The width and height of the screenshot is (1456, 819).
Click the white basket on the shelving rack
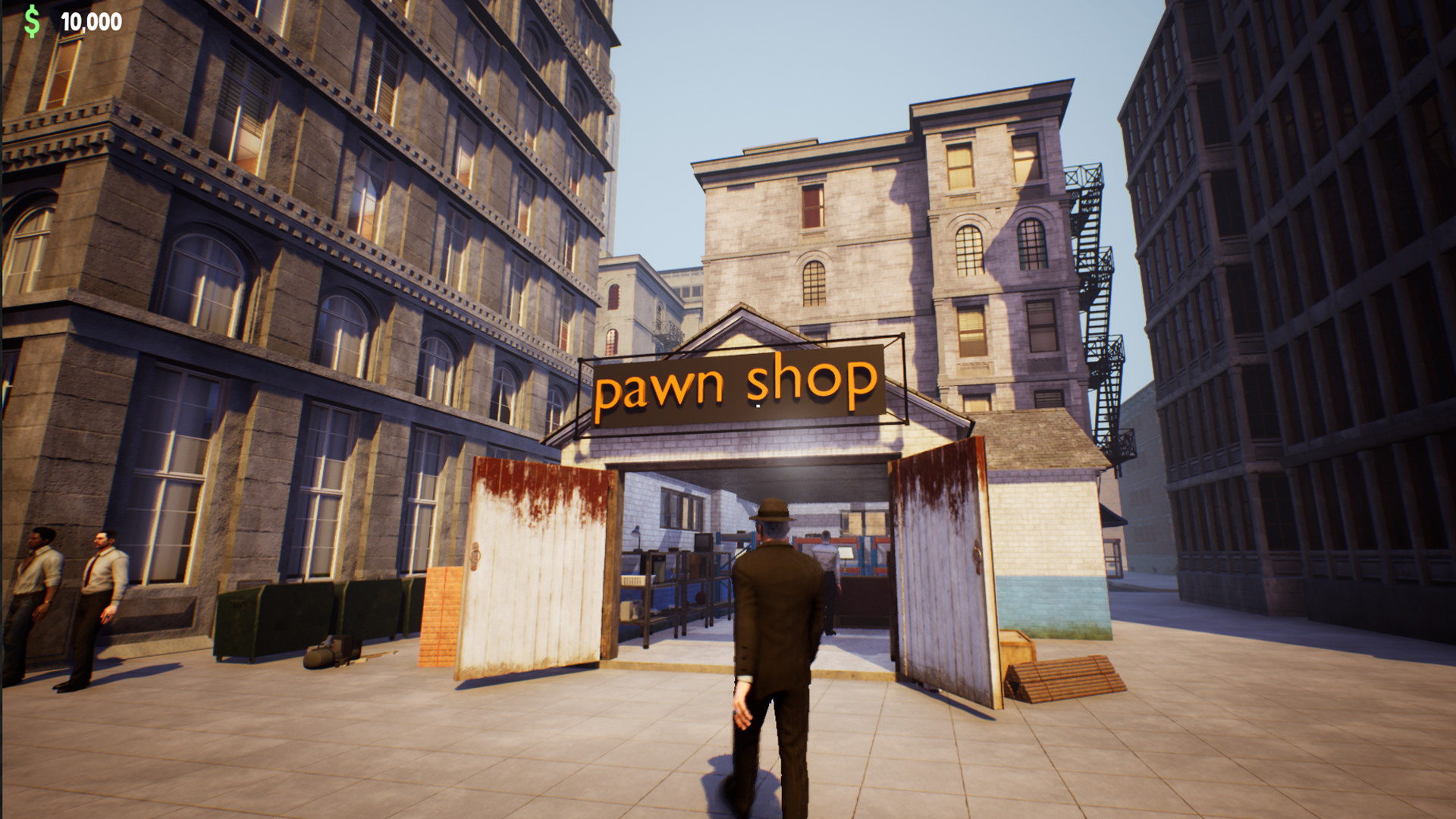(x=632, y=580)
